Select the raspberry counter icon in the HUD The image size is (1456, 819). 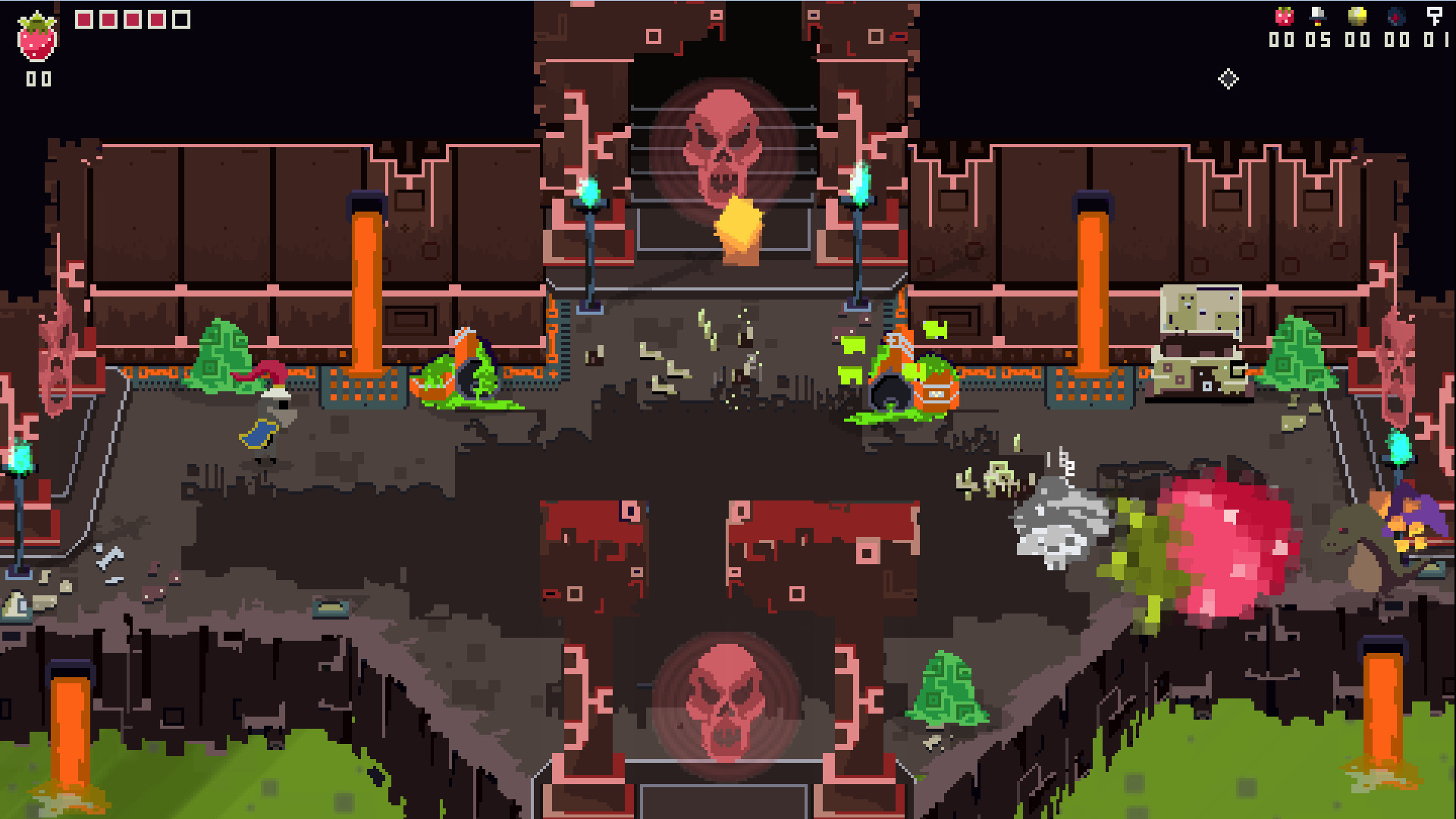1283,18
